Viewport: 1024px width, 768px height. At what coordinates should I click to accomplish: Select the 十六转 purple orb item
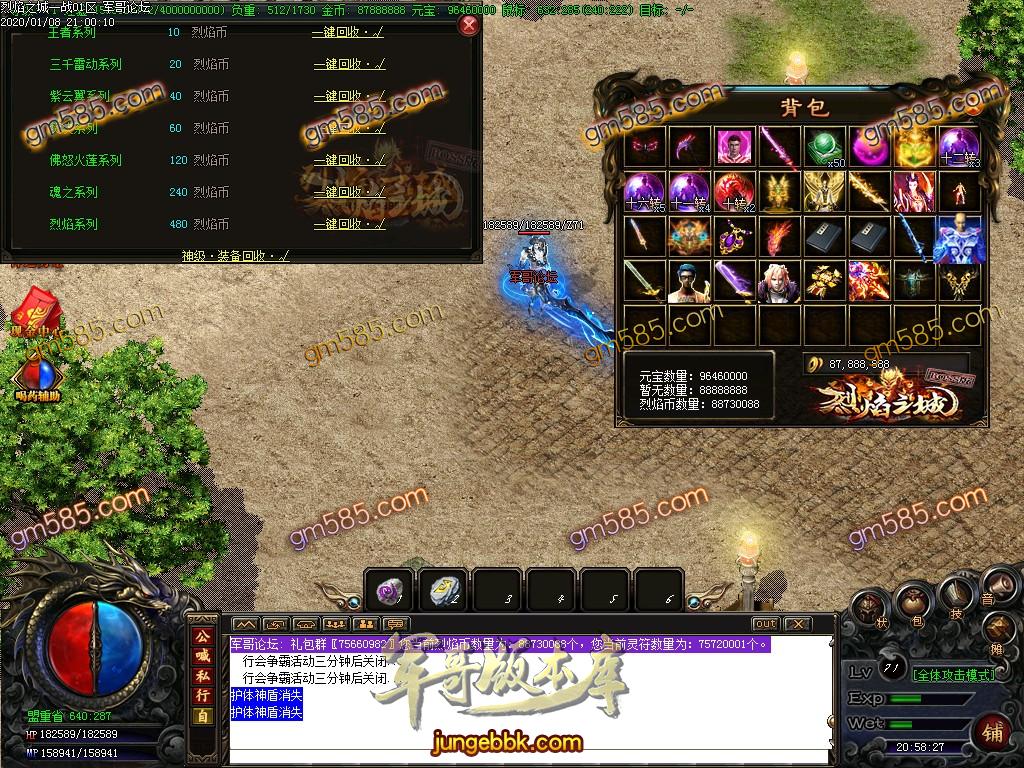pos(644,191)
